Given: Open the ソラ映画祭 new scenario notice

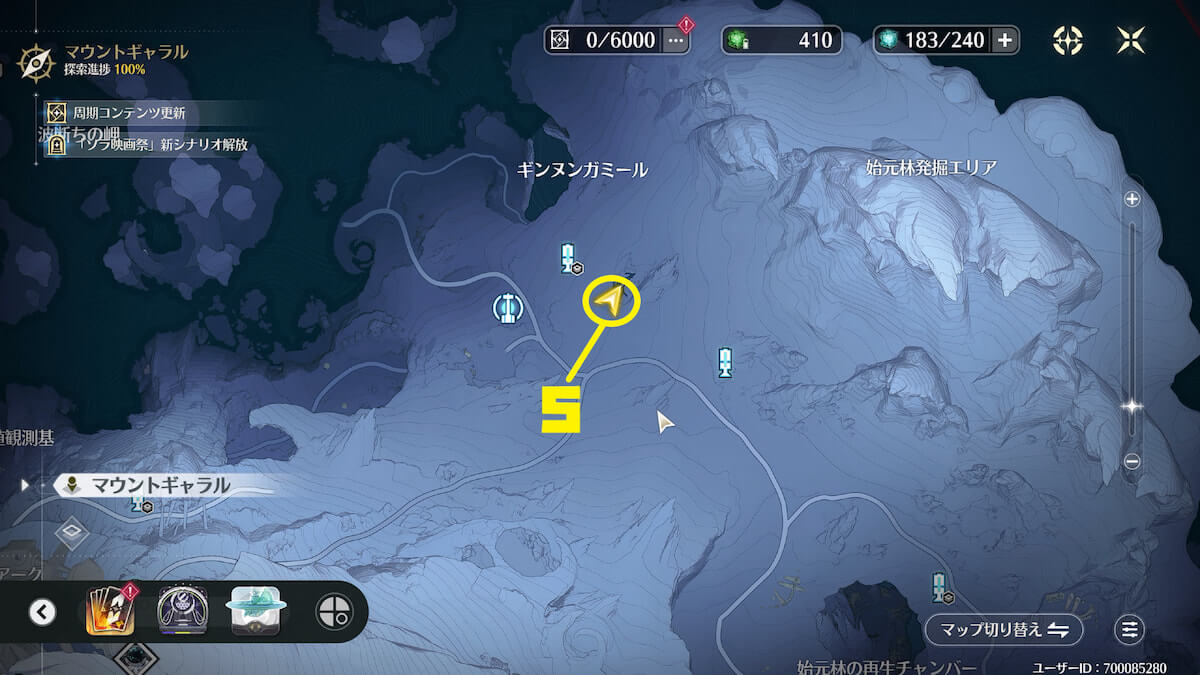Looking at the screenshot, I should (x=155, y=145).
